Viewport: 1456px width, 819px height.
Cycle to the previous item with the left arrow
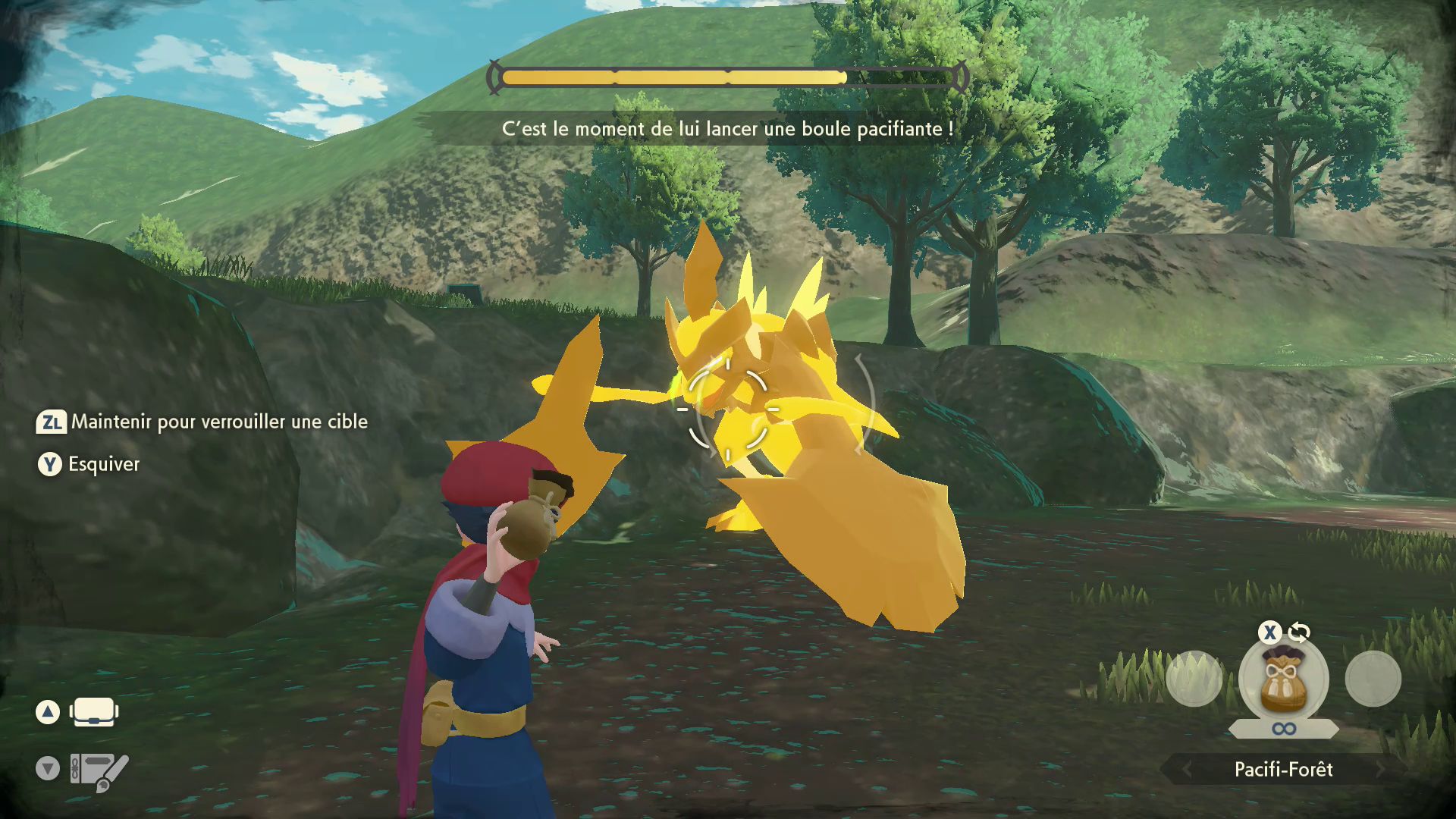point(1187,770)
